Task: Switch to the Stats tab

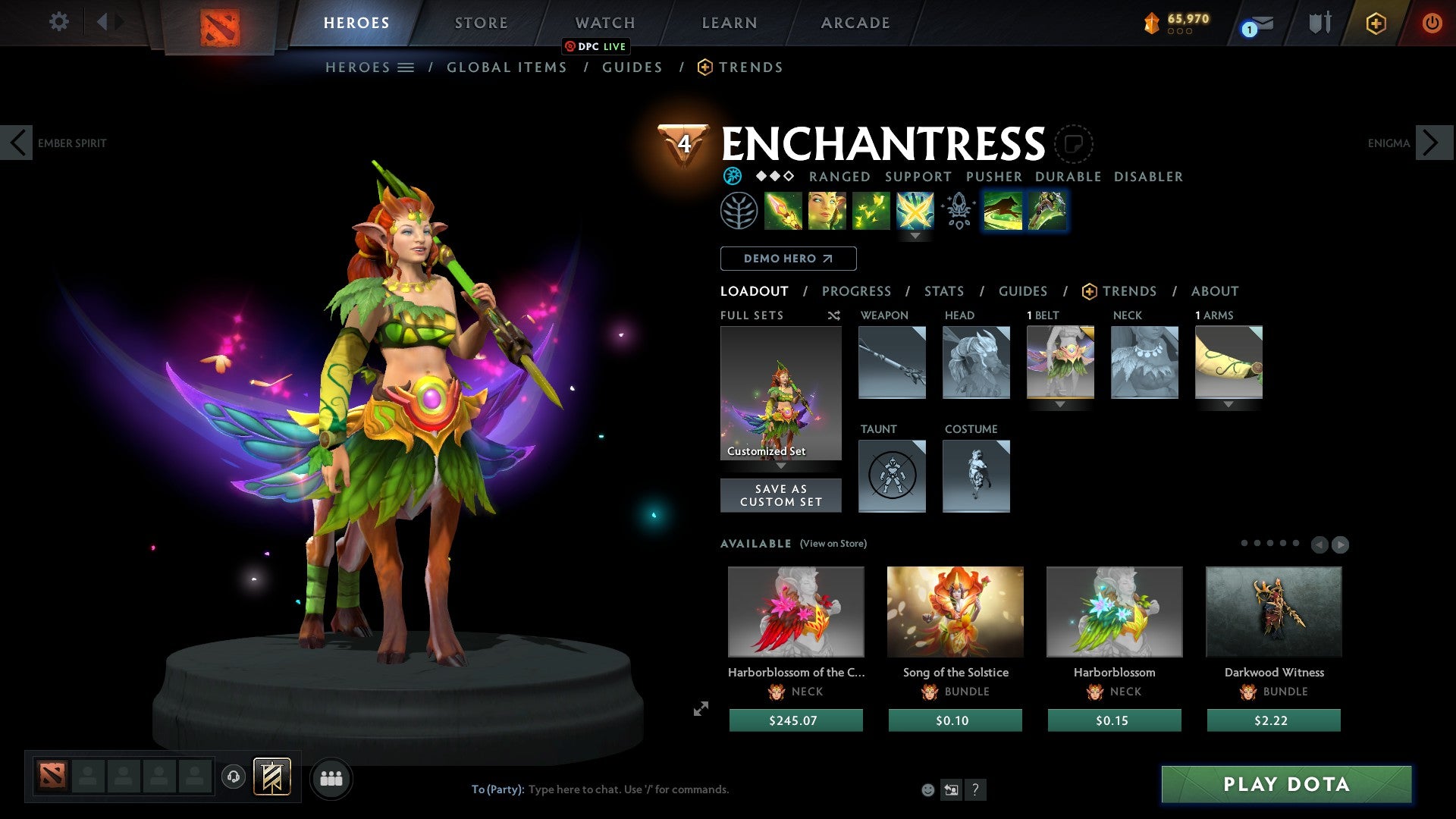Action: coord(944,290)
